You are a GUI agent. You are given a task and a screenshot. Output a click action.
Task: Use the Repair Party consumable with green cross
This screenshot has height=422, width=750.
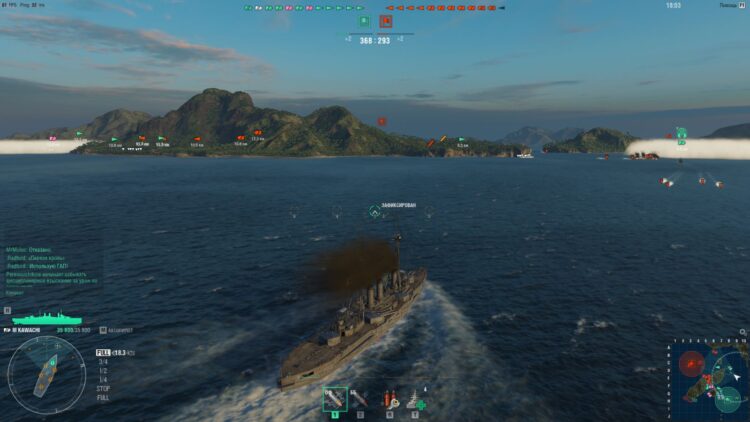pos(415,398)
